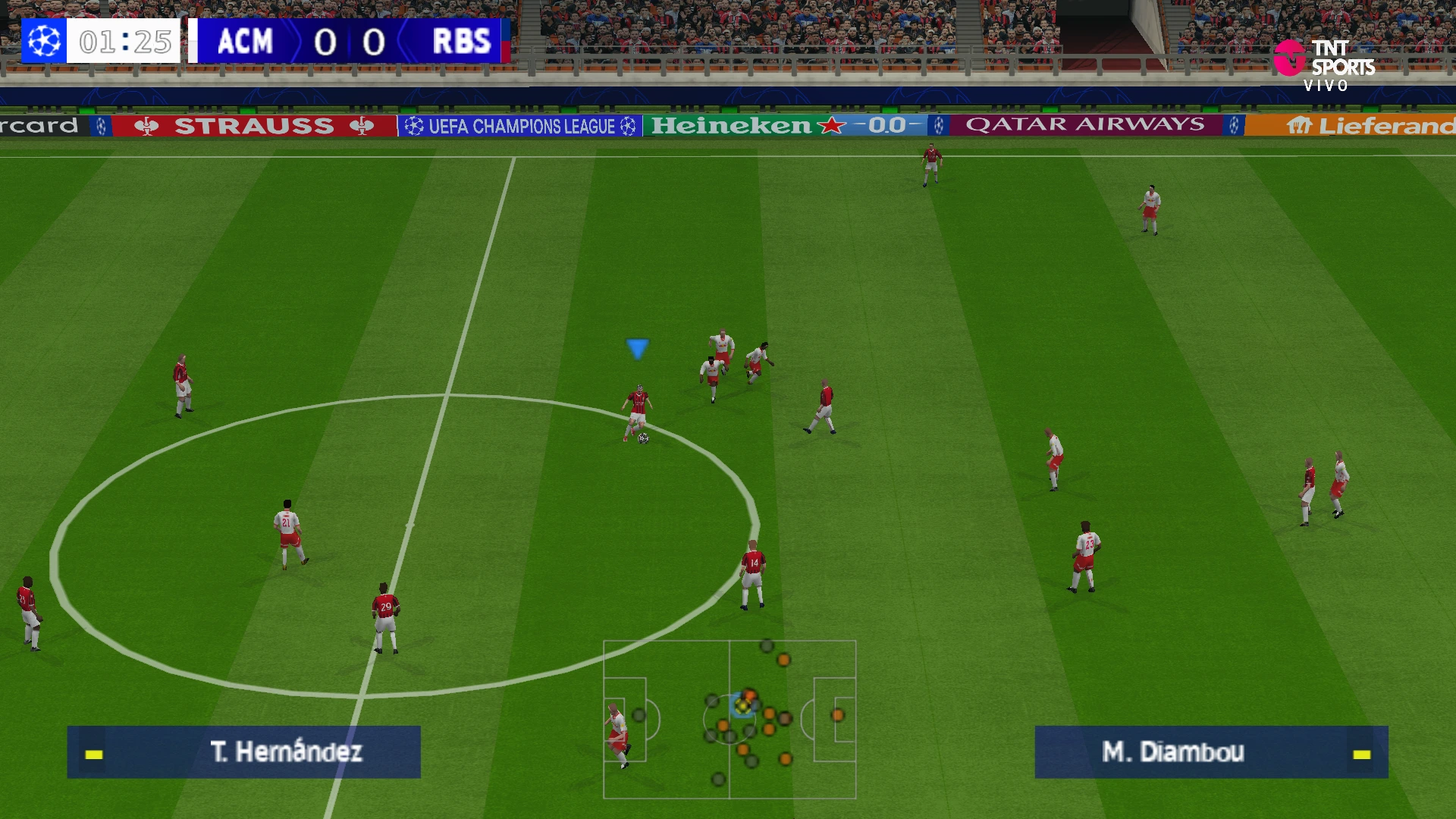
Task: Click the Champions League ball icon on scoreboard
Action: [x=44, y=41]
